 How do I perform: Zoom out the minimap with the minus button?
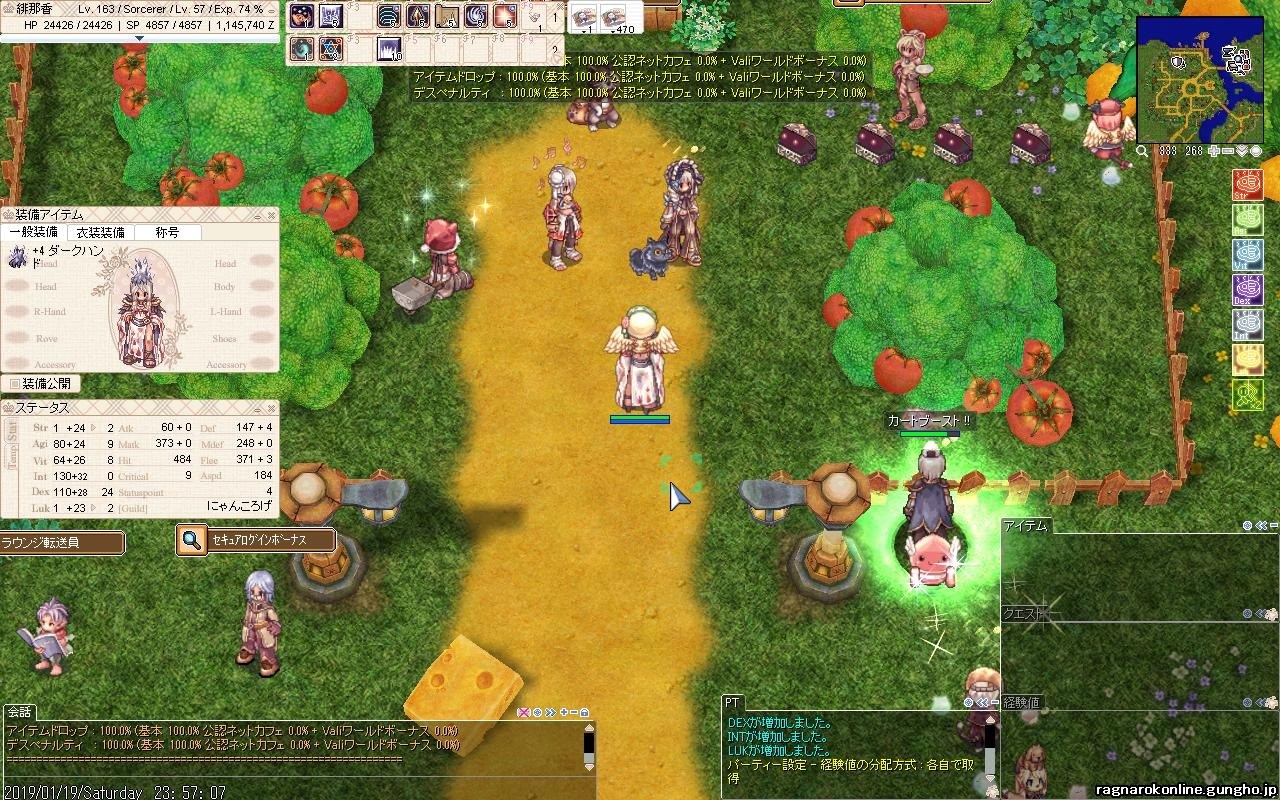tap(1228, 151)
